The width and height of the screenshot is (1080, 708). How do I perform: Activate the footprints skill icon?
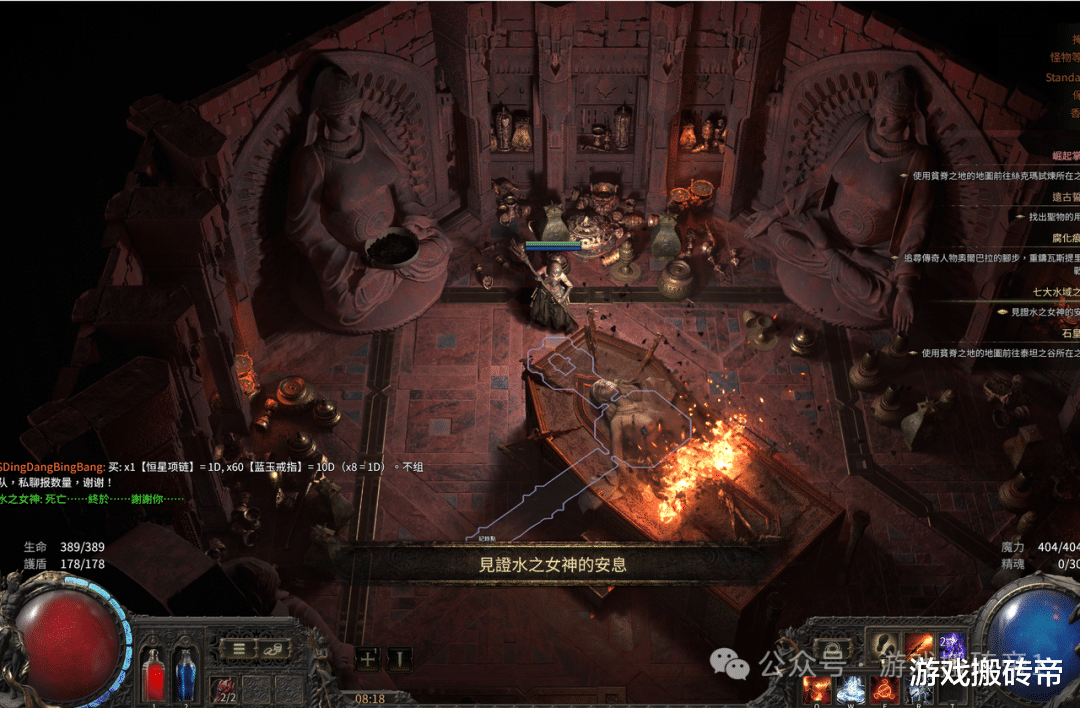coord(884,648)
